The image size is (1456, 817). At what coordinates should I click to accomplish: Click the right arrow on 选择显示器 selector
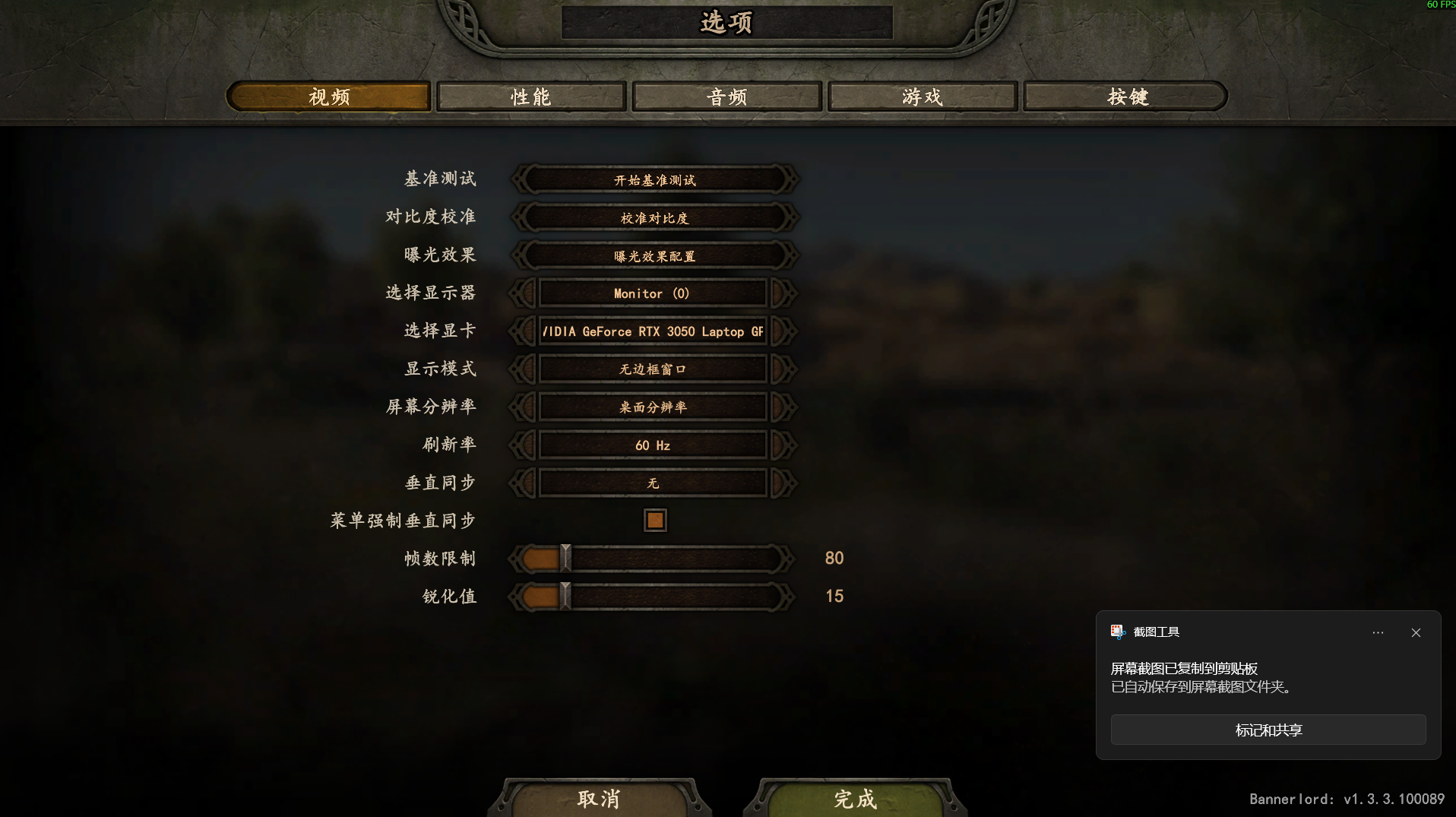783,293
